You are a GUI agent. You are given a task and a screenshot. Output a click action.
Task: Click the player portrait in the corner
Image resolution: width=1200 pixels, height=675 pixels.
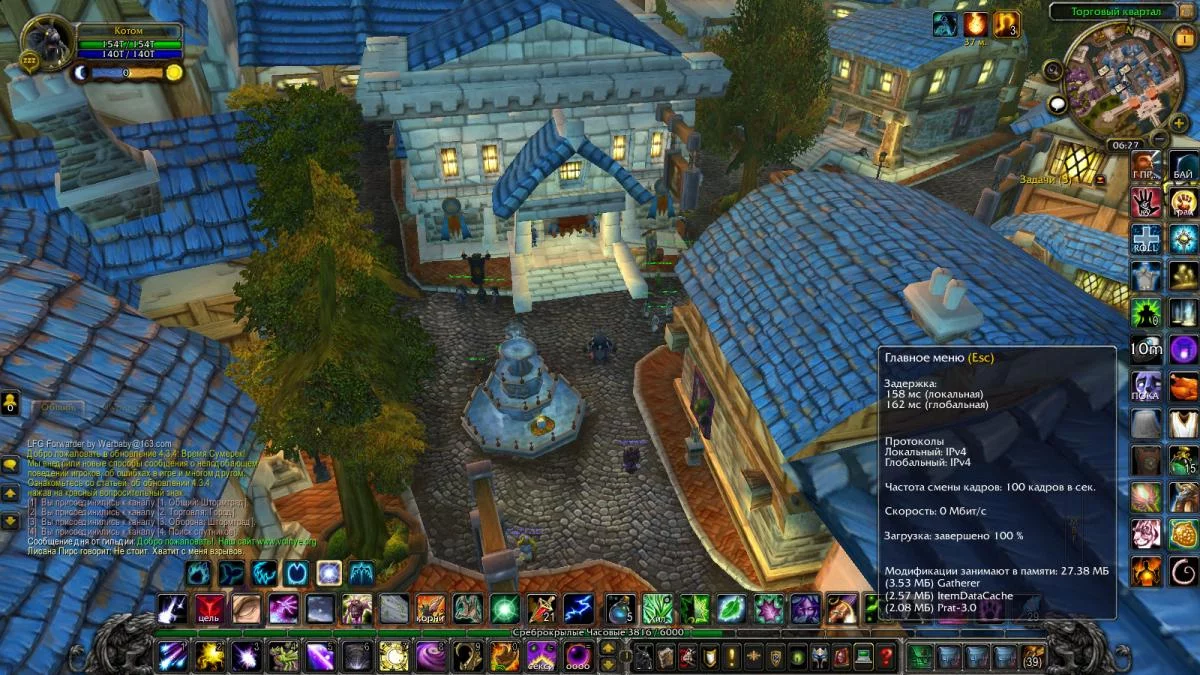click(x=46, y=41)
